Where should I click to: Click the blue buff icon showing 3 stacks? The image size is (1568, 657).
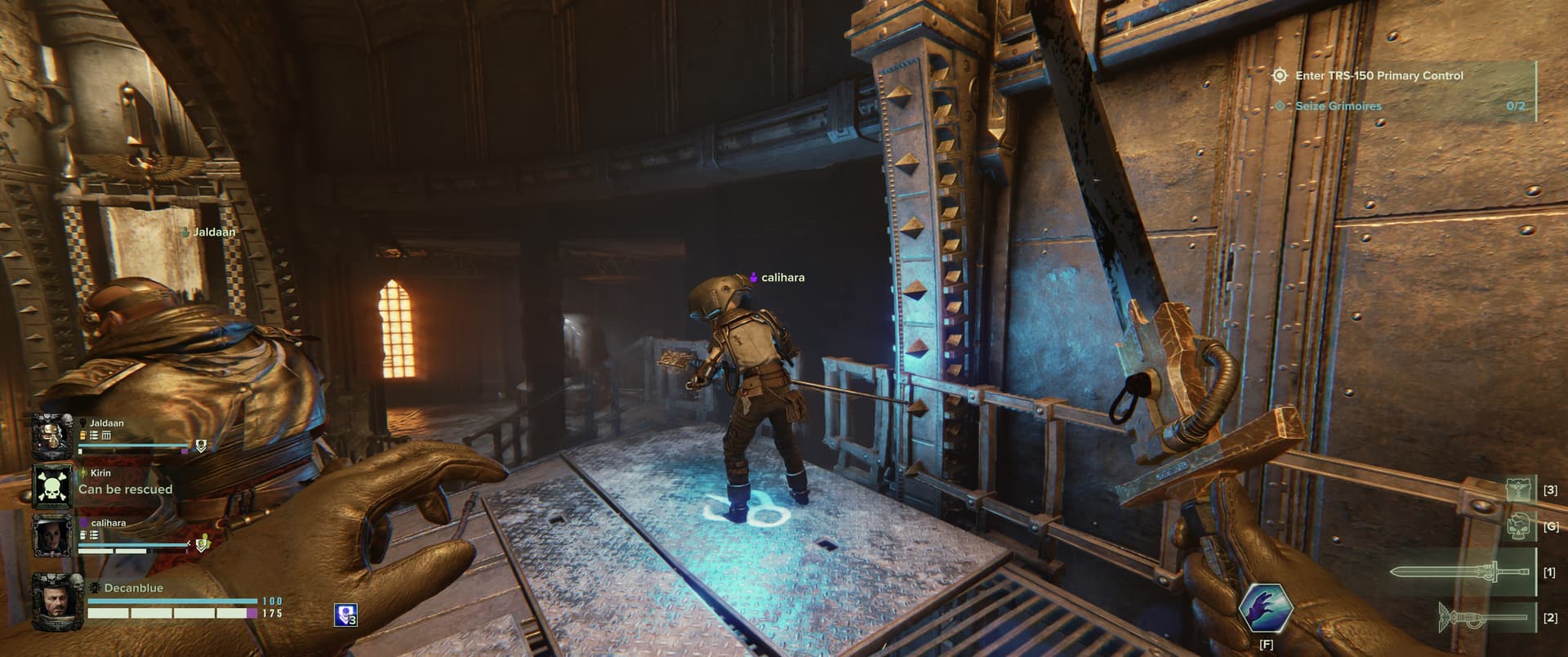pyautogui.click(x=345, y=615)
